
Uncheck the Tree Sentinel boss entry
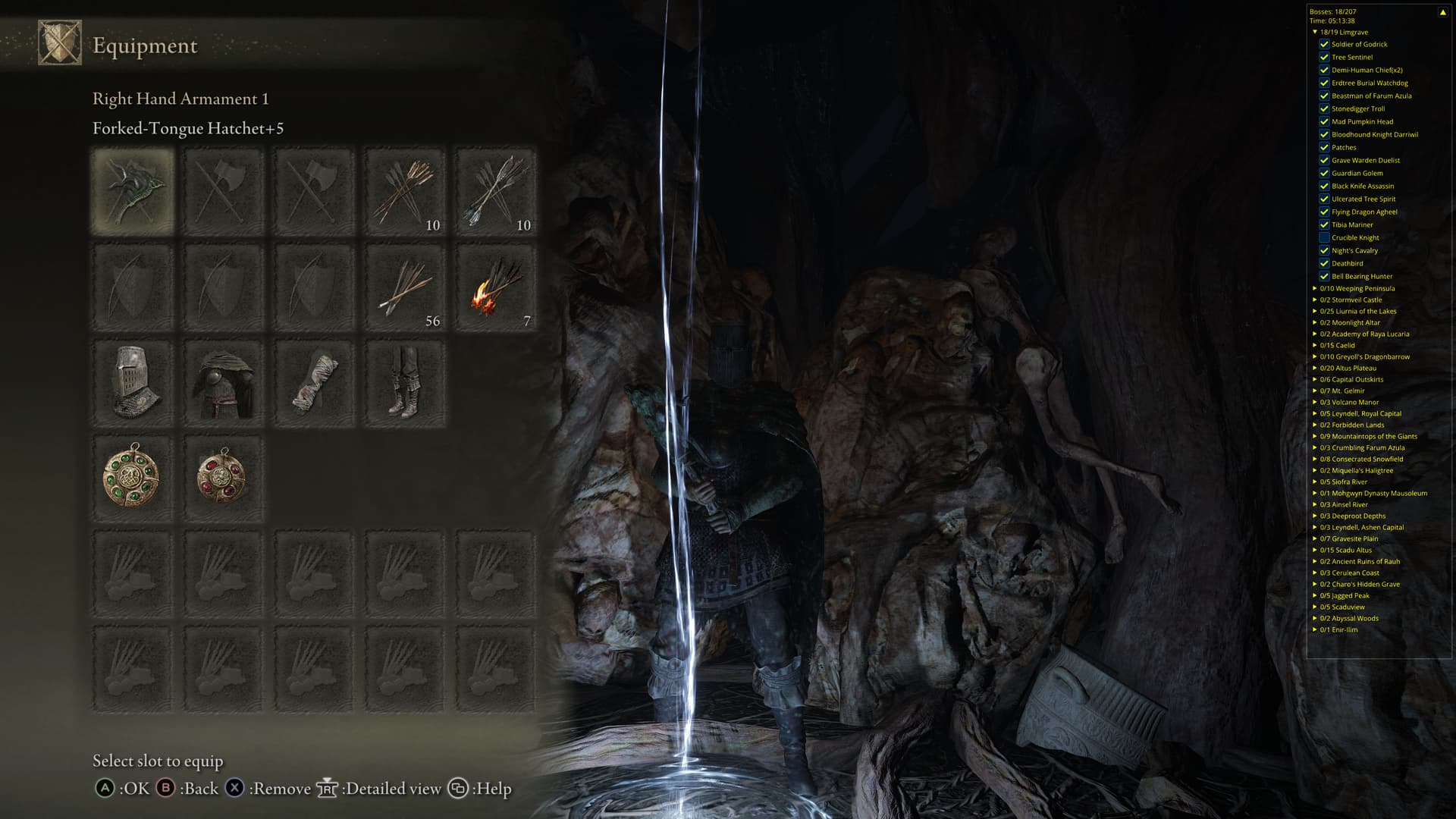[1324, 57]
